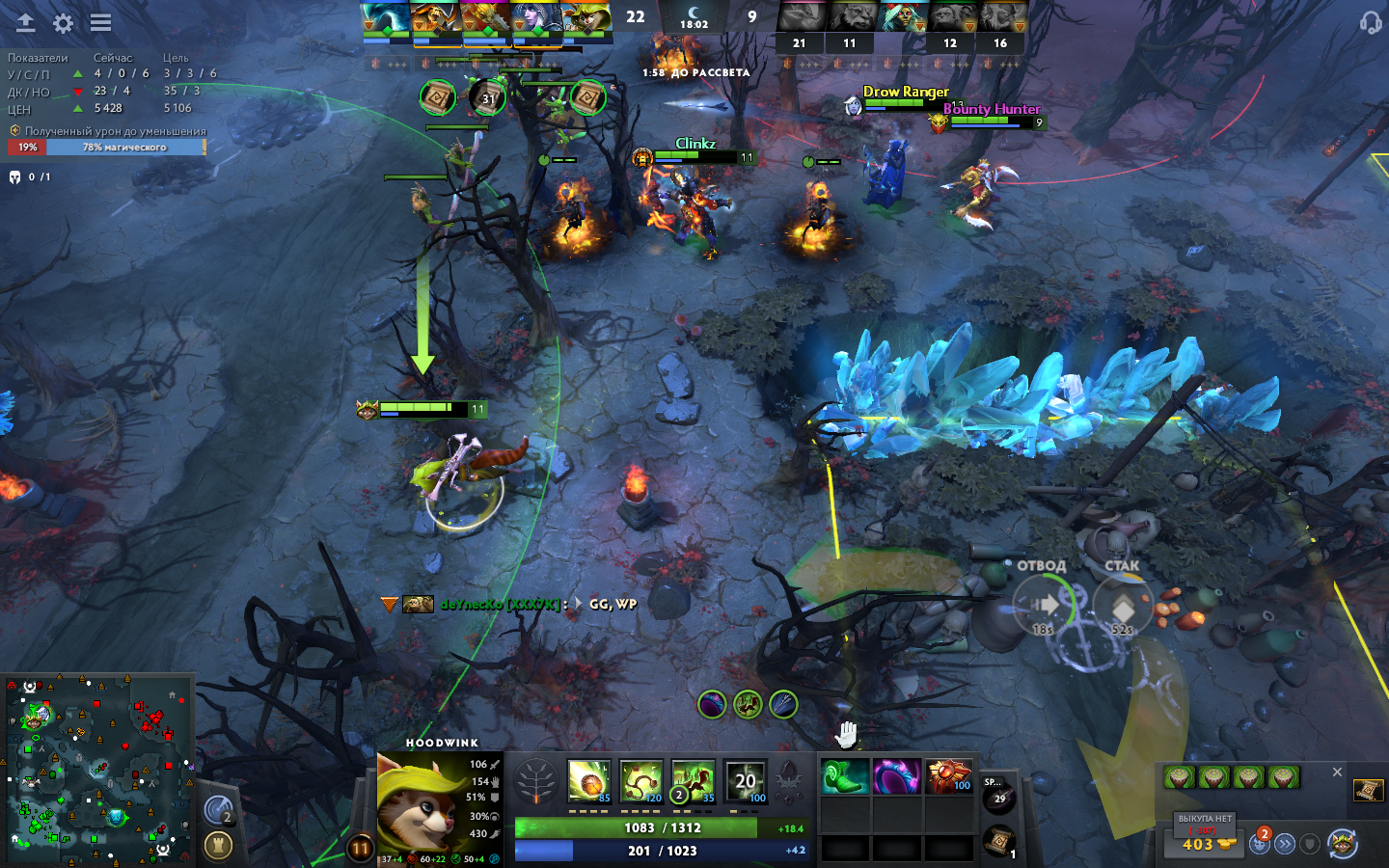Click the headset voice icon
The image size is (1389, 868).
coord(1370,22)
